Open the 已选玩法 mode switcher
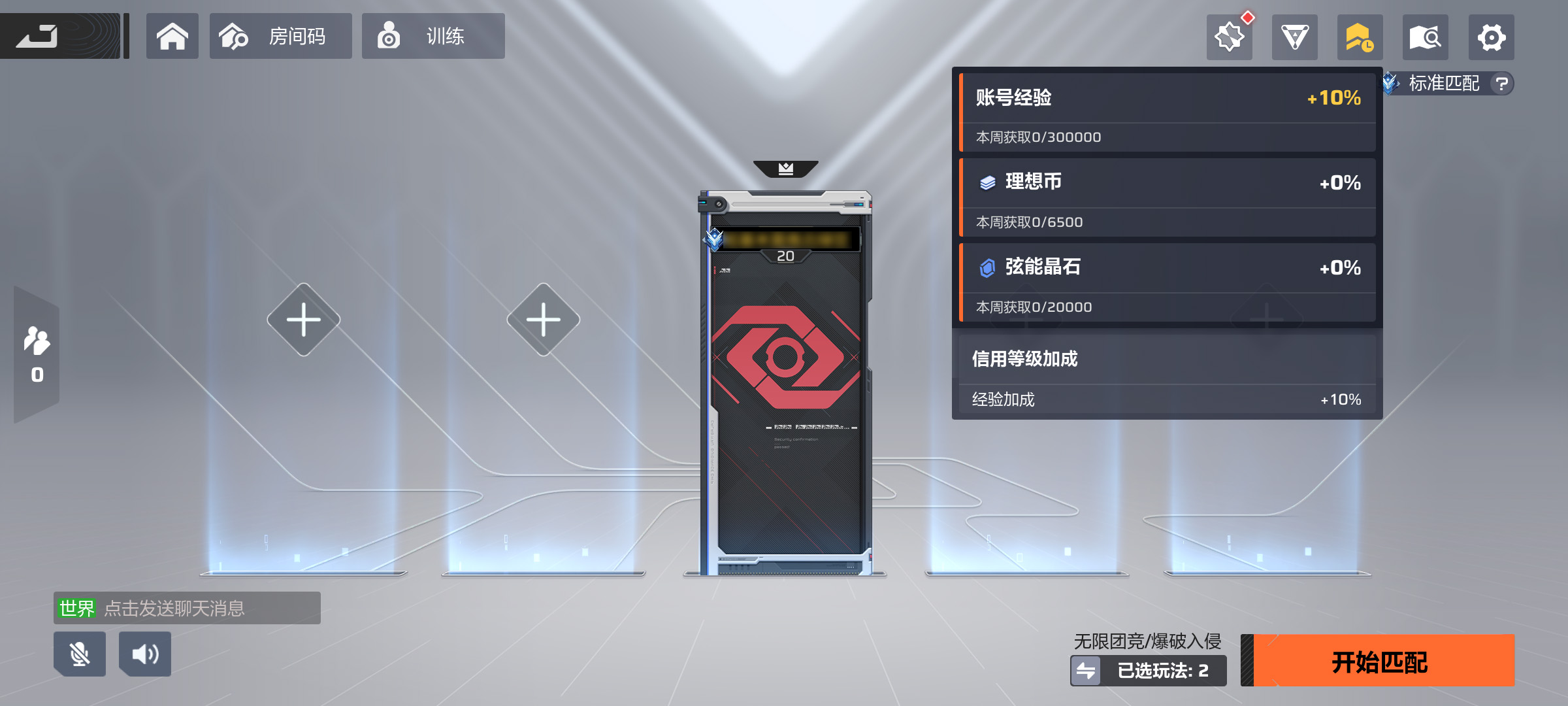This screenshot has width=1568, height=706. click(1148, 670)
